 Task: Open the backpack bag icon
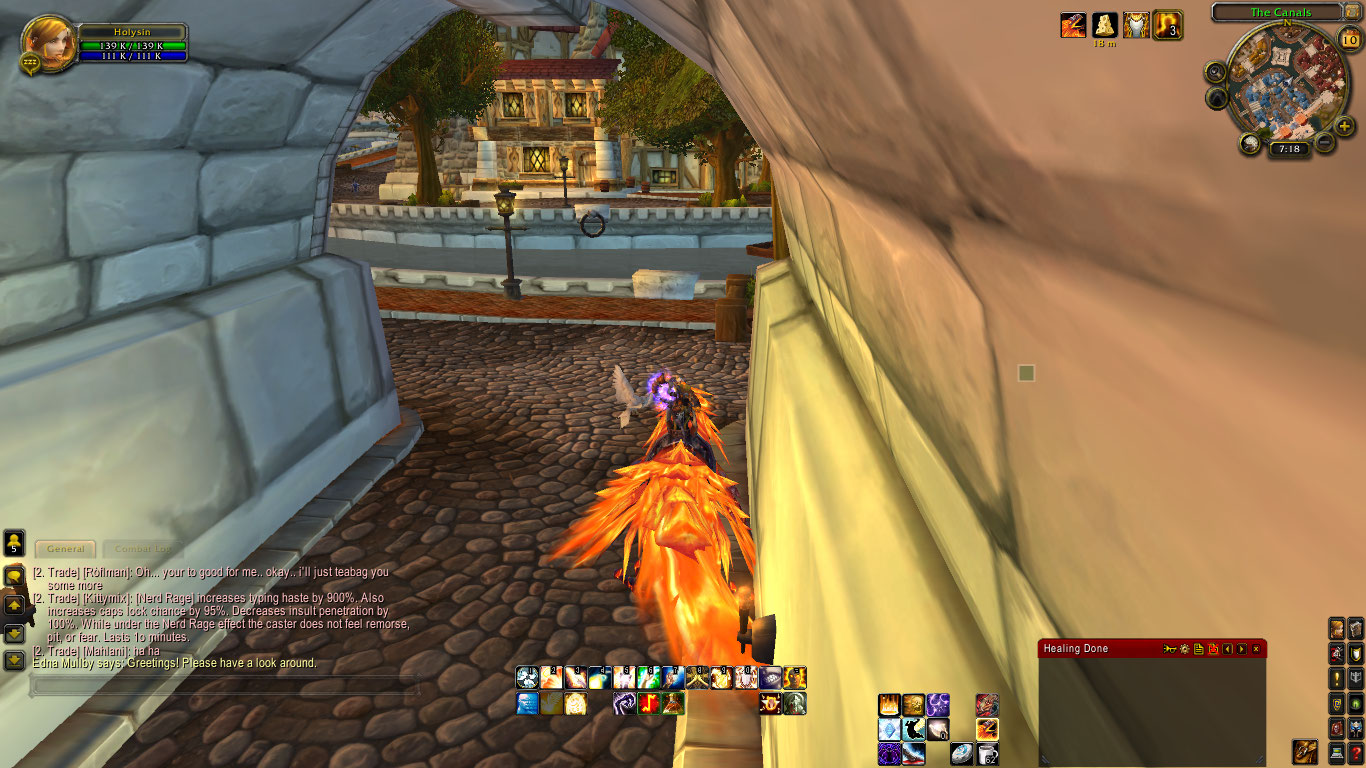point(1304,751)
